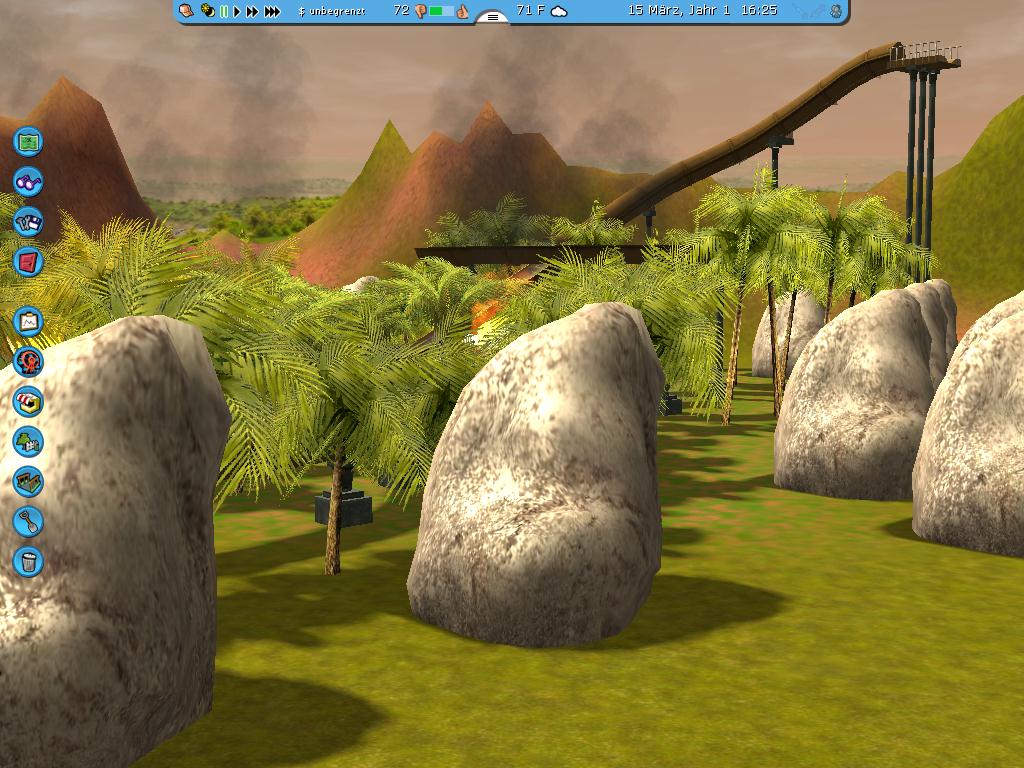Open the scenery menu with tree icon
The height and width of the screenshot is (768, 1024).
(x=28, y=441)
